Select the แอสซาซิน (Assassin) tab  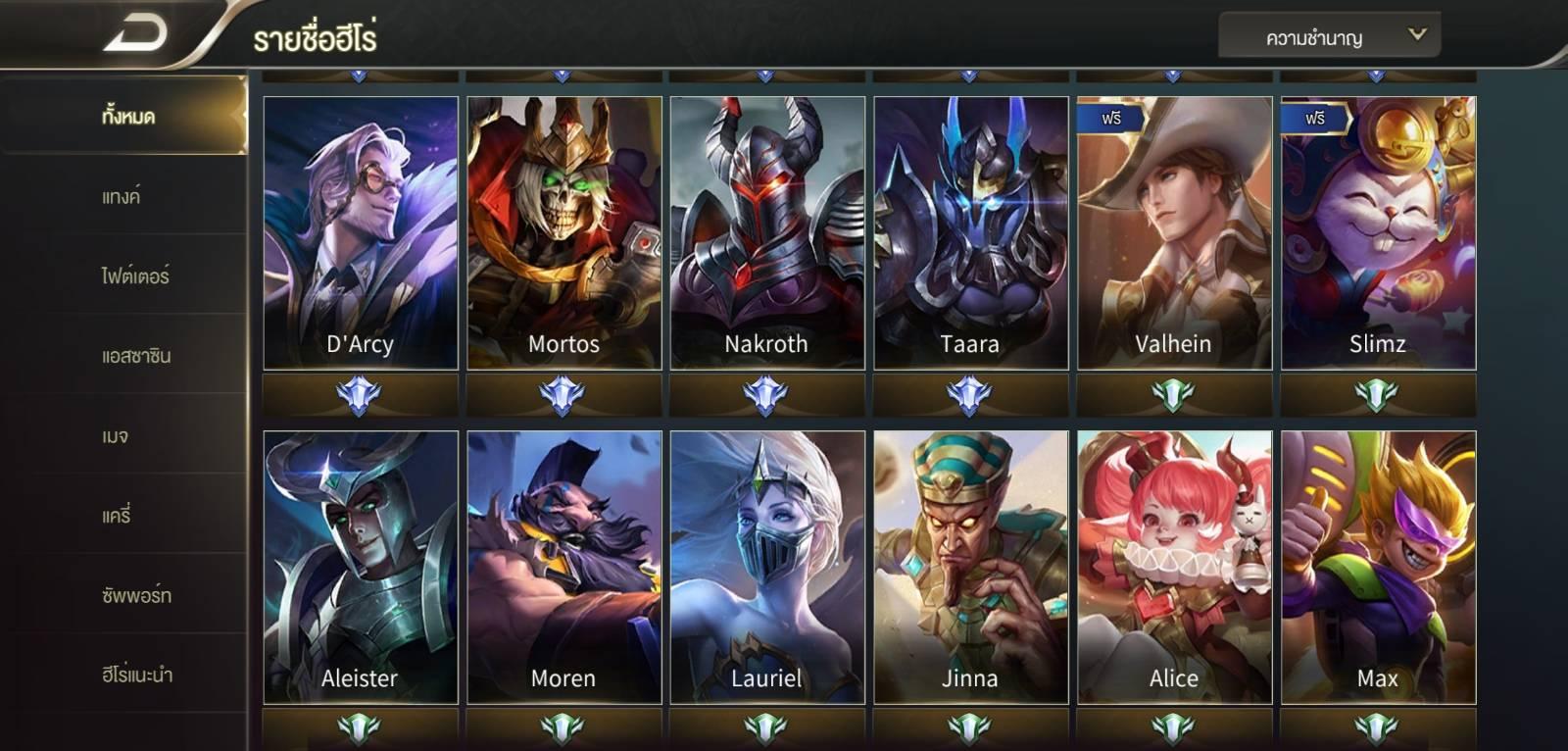tap(136, 356)
